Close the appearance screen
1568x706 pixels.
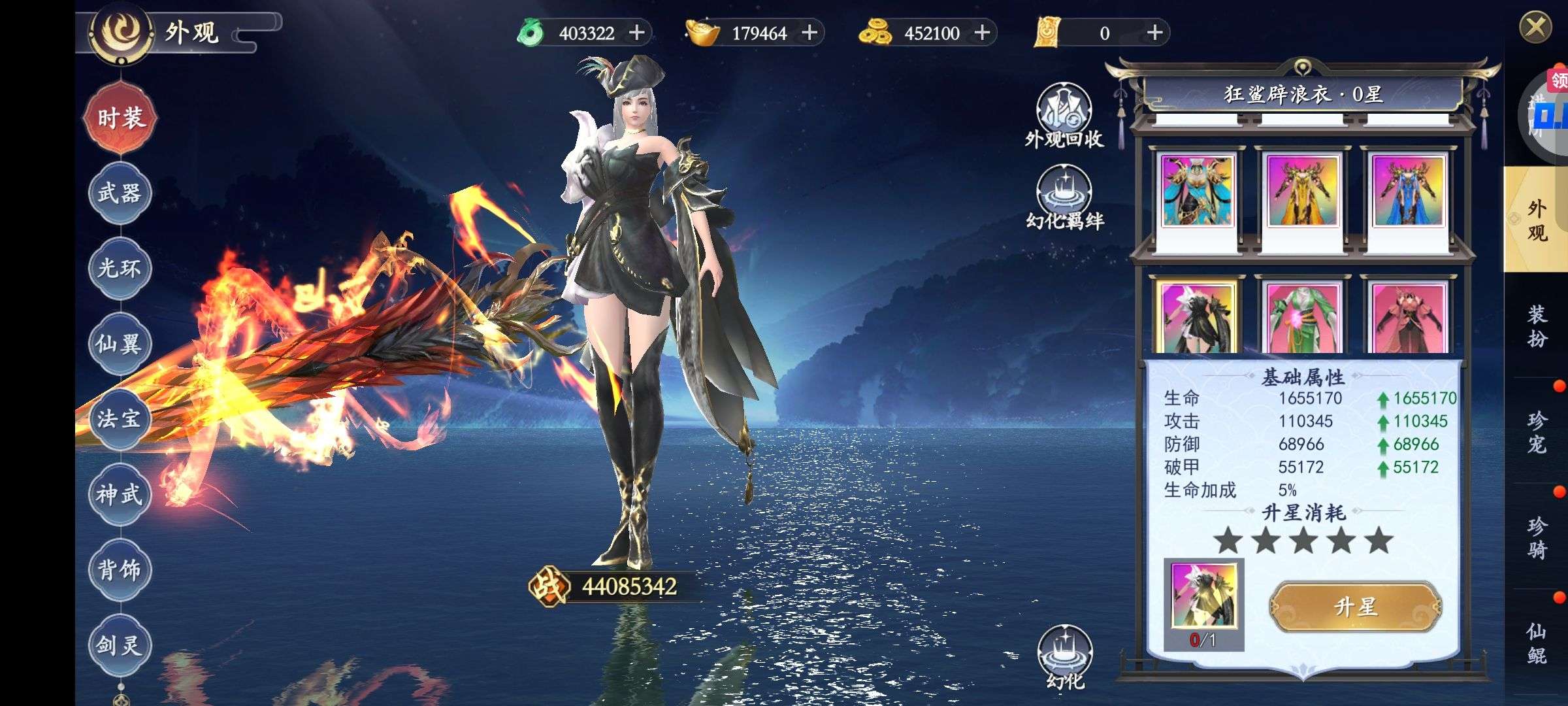pyautogui.click(x=1535, y=27)
